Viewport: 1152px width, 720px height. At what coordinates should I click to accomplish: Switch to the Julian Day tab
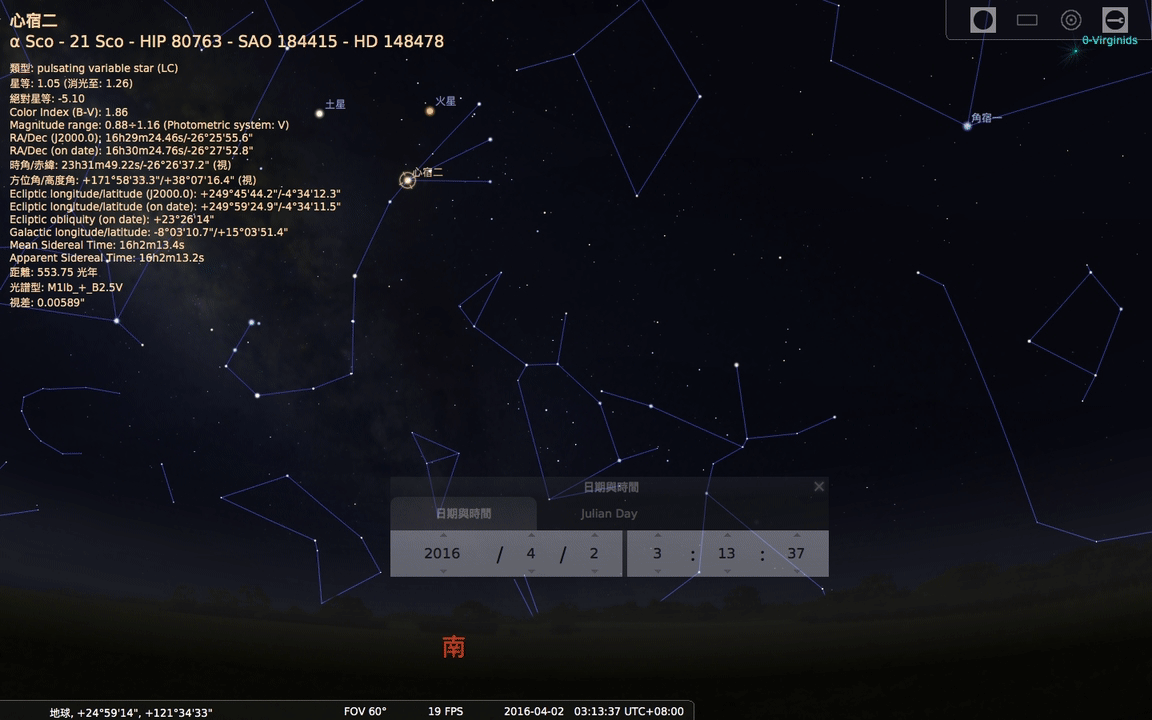click(609, 514)
